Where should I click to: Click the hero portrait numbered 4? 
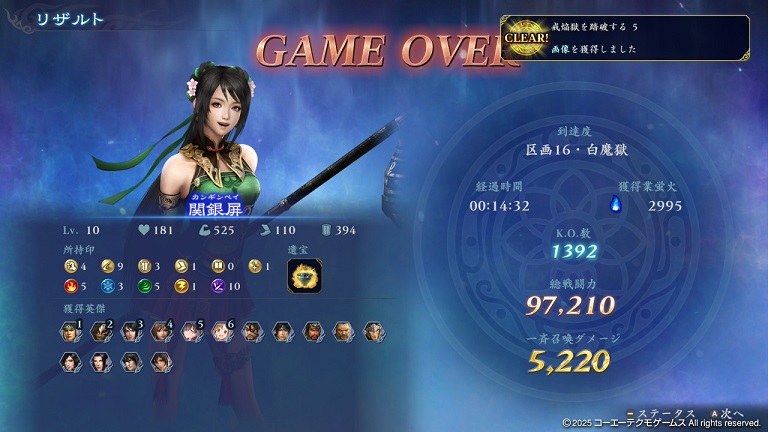pos(161,332)
